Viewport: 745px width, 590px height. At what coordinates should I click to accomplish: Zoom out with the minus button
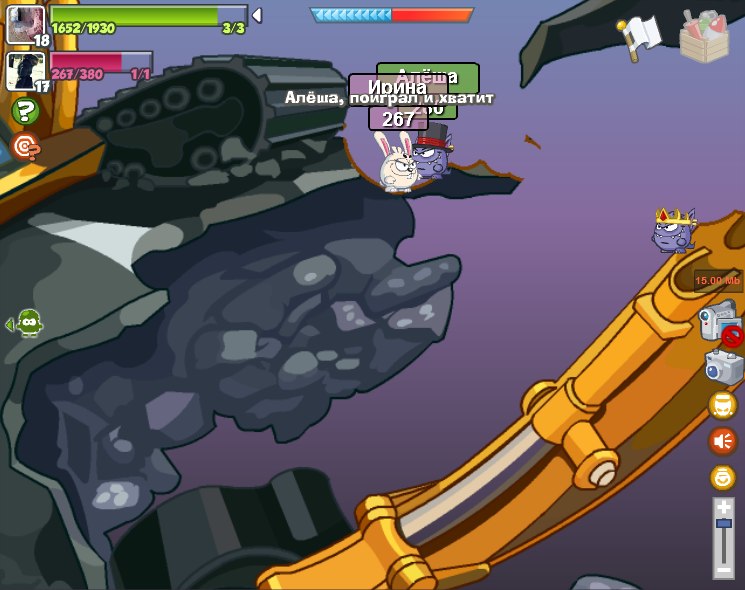pos(723,569)
